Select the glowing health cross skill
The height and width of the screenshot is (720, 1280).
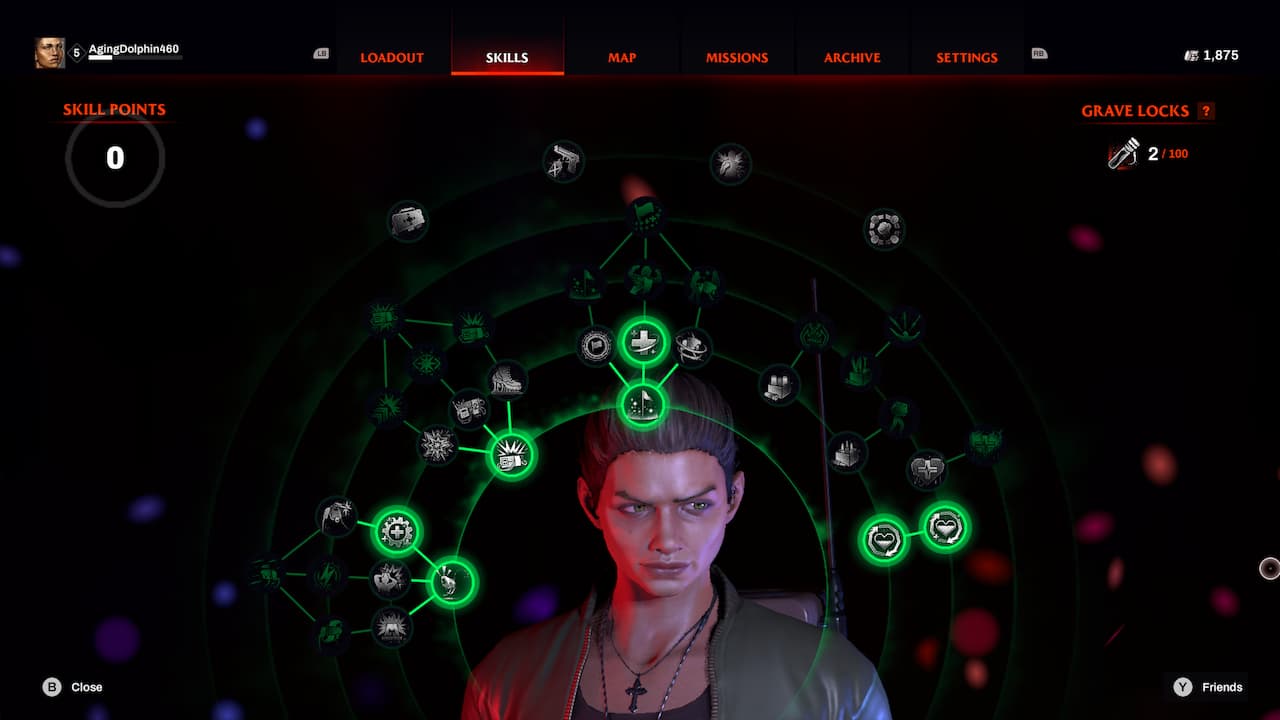click(643, 341)
